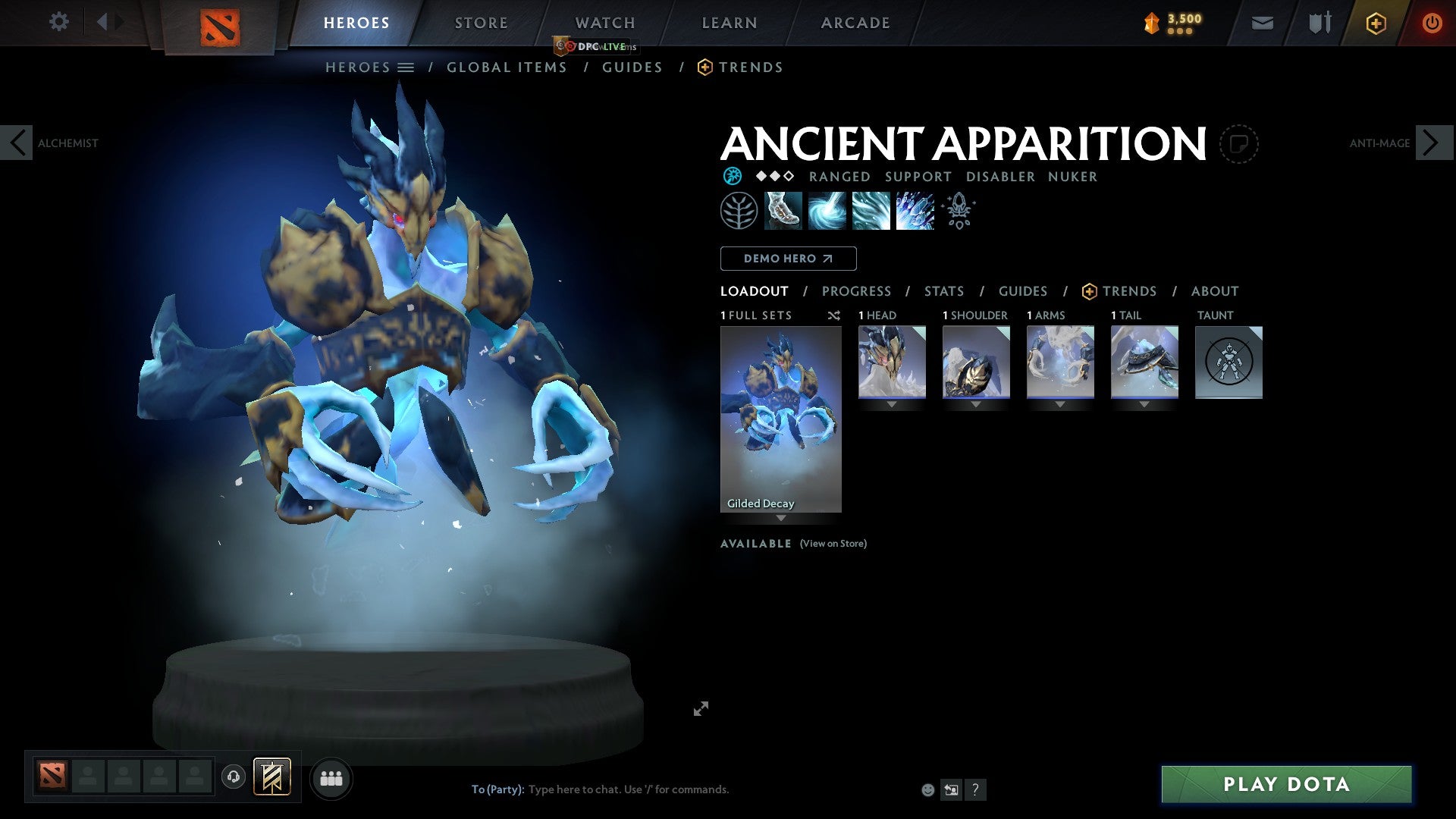Open the Global Items menu item
Viewport: 1456px width, 819px height.
507,67
